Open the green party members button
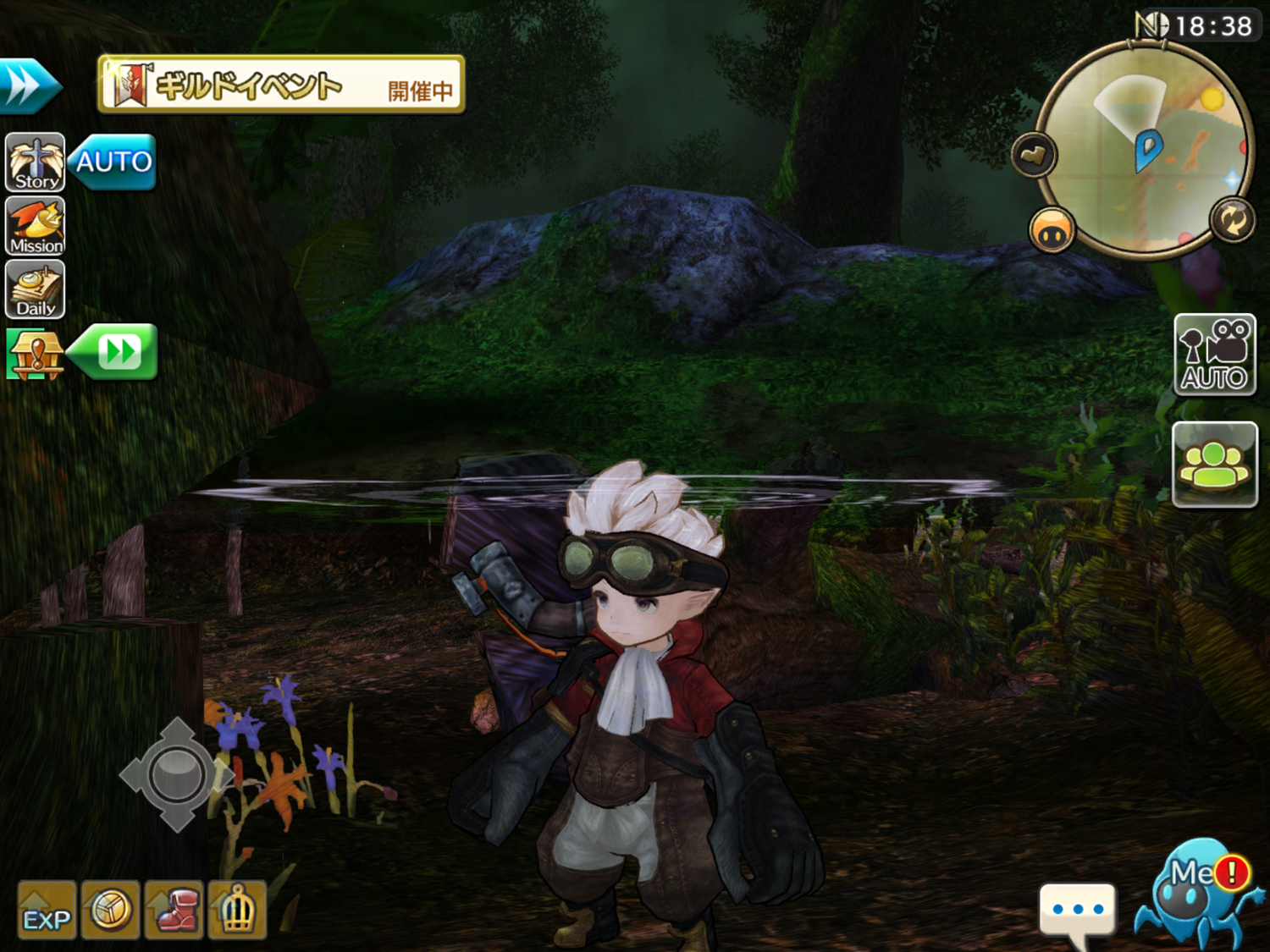The width and height of the screenshot is (1270, 952). point(1214,465)
